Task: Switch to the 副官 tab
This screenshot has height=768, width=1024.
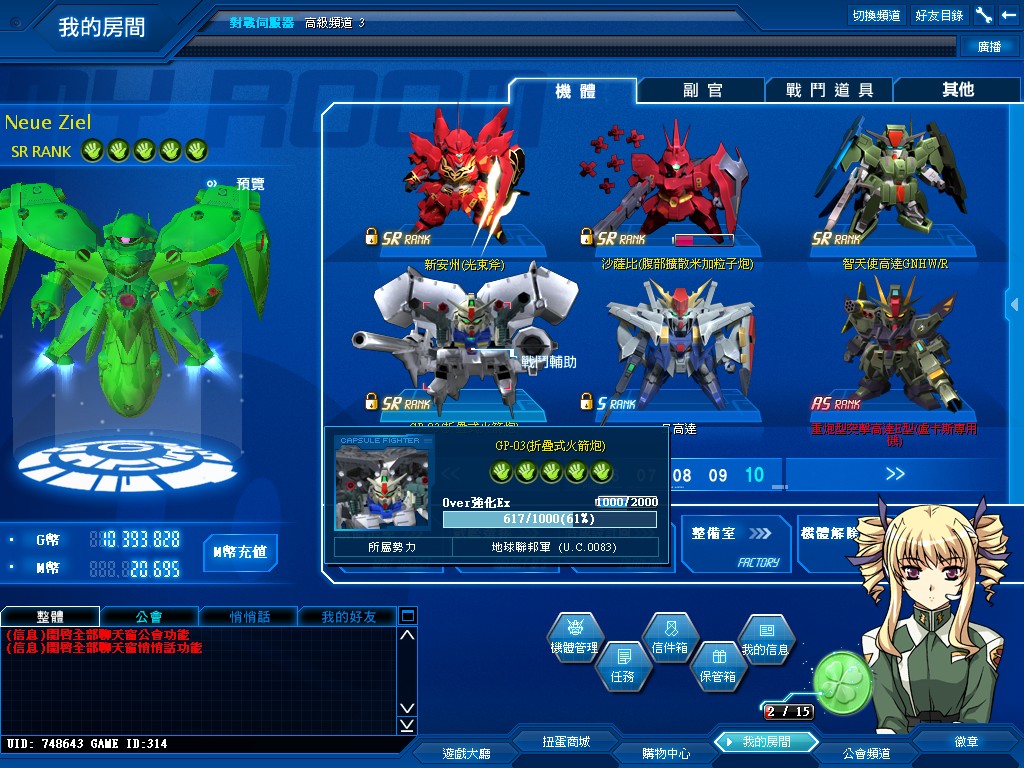Action: coord(702,90)
